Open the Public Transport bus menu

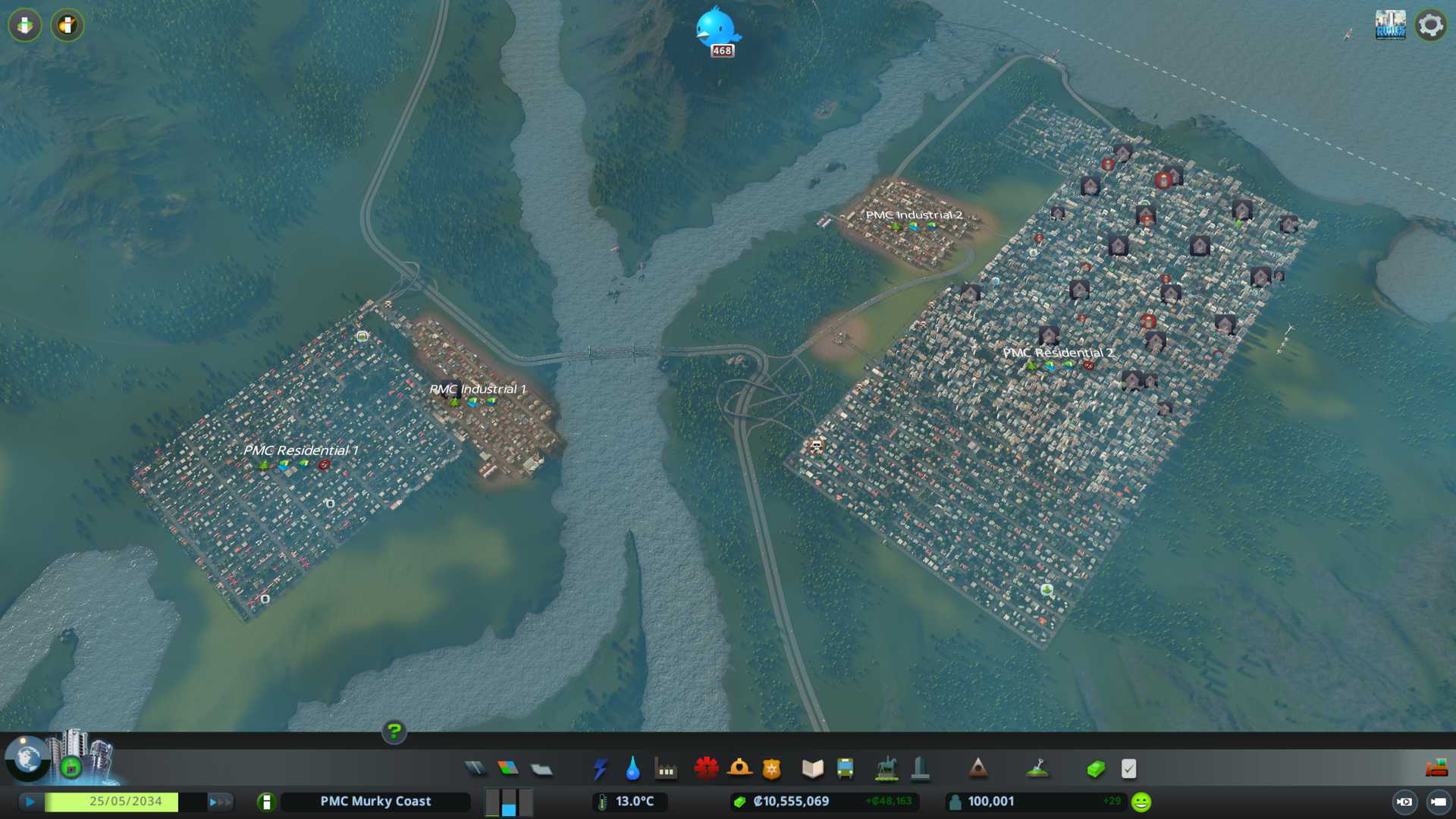coord(846,769)
